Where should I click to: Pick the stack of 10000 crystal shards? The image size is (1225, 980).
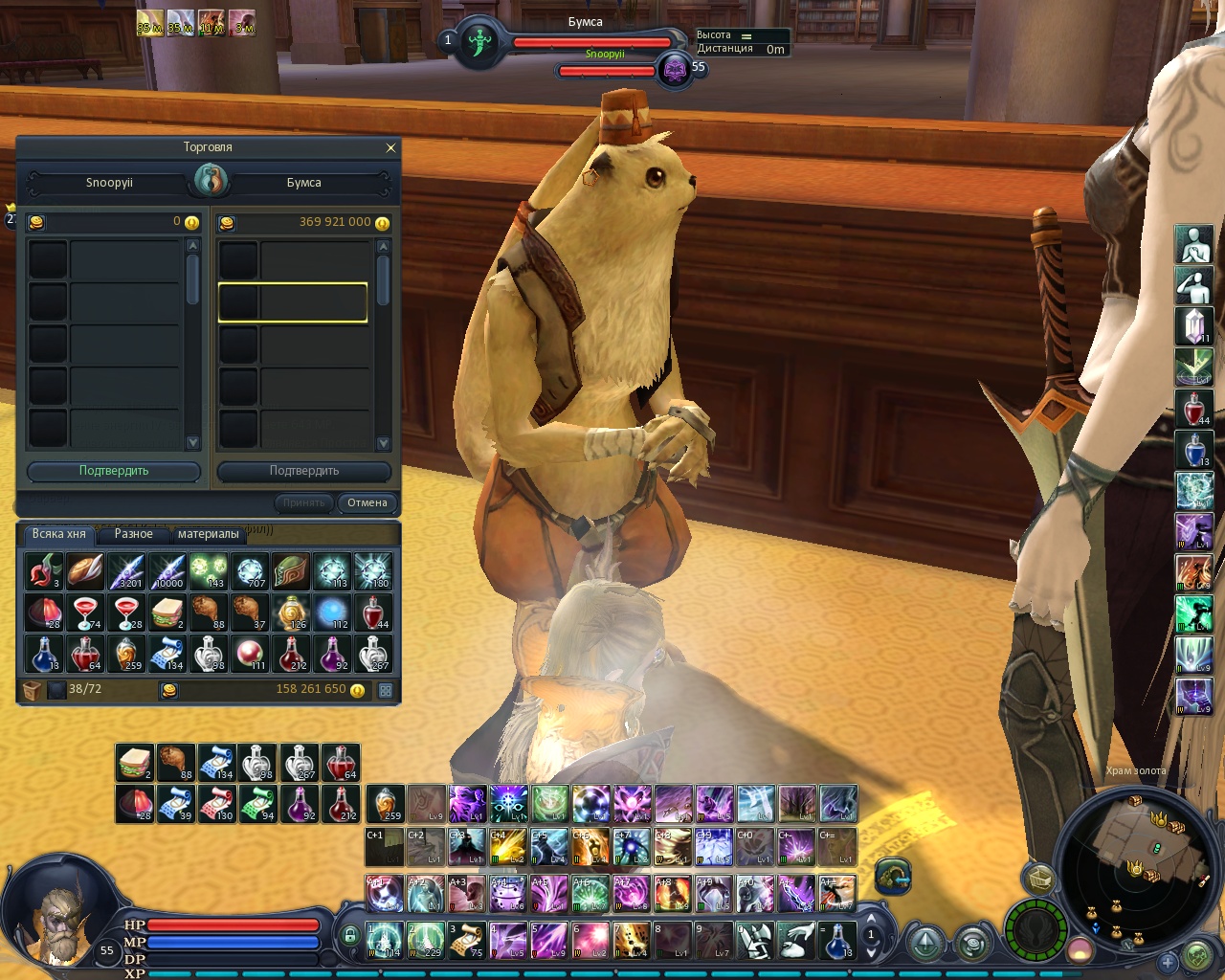[x=167, y=571]
